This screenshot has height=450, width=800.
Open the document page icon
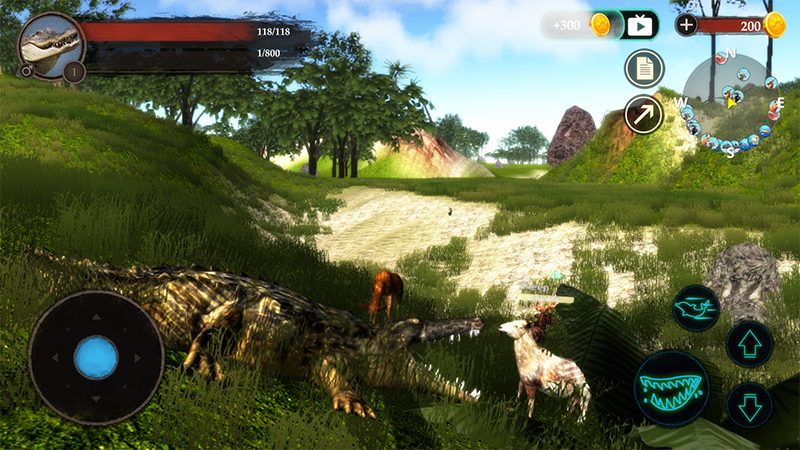644,69
